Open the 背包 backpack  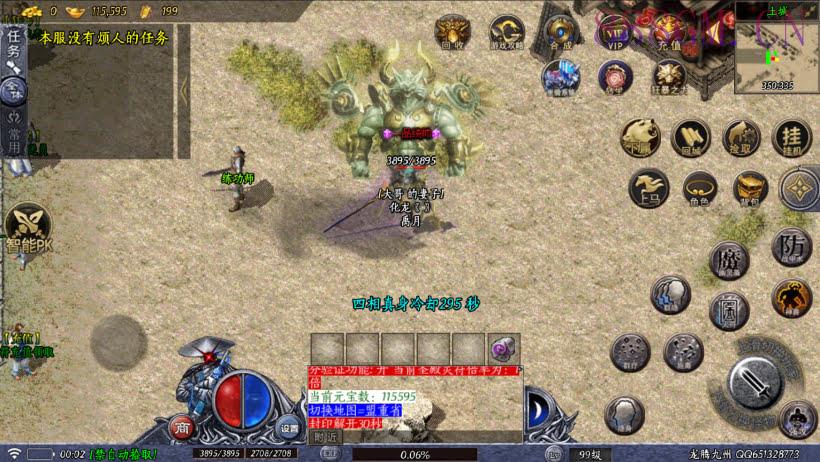pos(750,187)
